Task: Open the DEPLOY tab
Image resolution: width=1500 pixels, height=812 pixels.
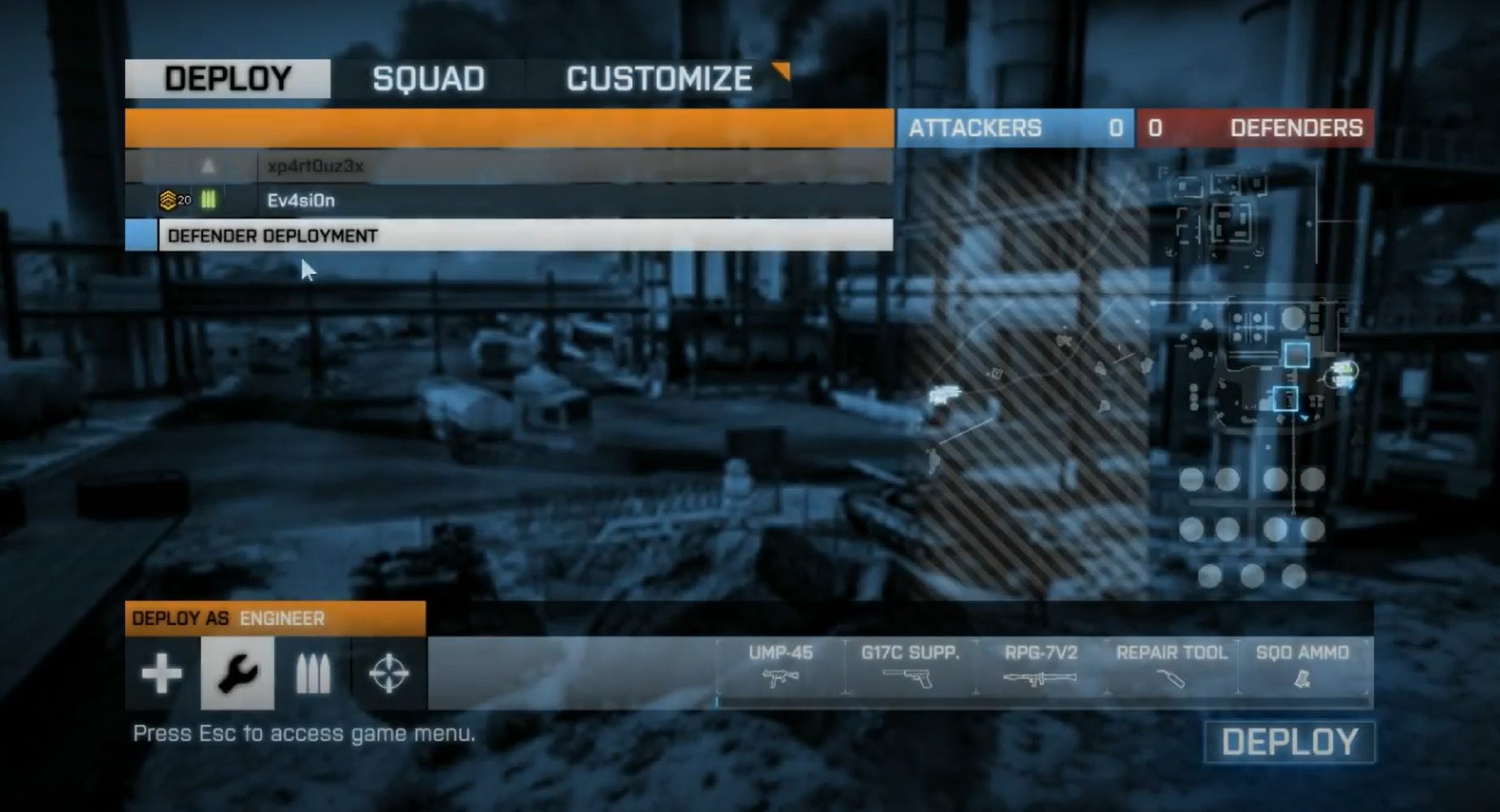Action: [x=228, y=77]
